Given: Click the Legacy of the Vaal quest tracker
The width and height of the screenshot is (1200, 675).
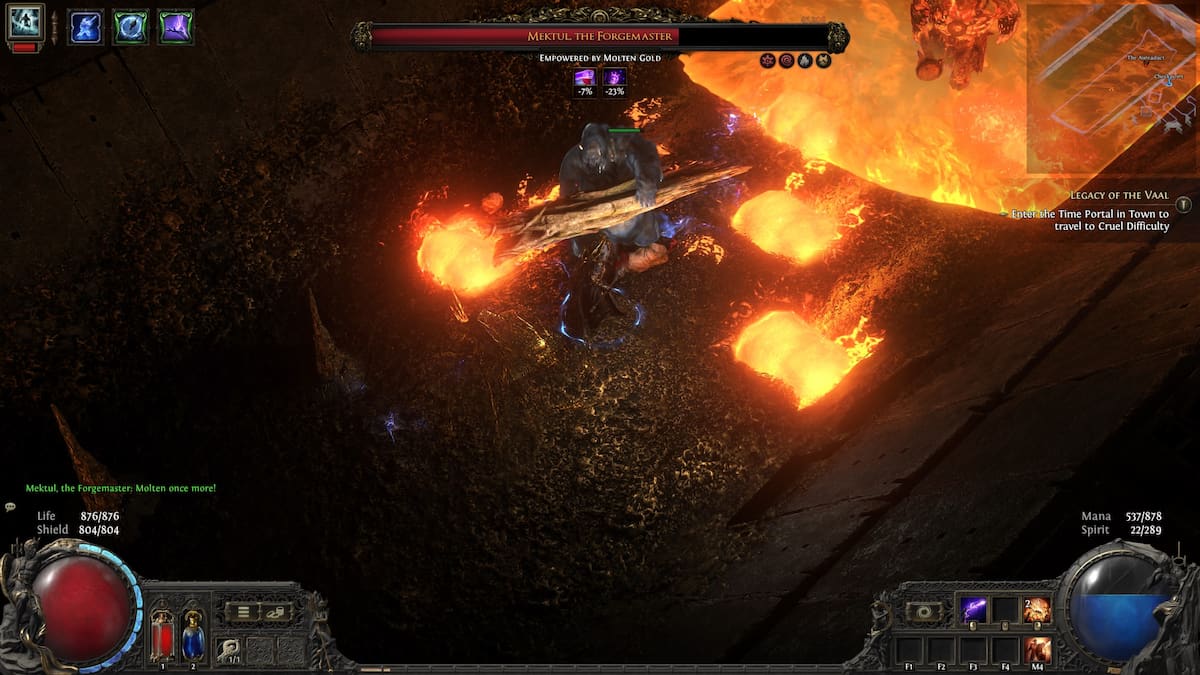Looking at the screenshot, I should (x=1119, y=195).
